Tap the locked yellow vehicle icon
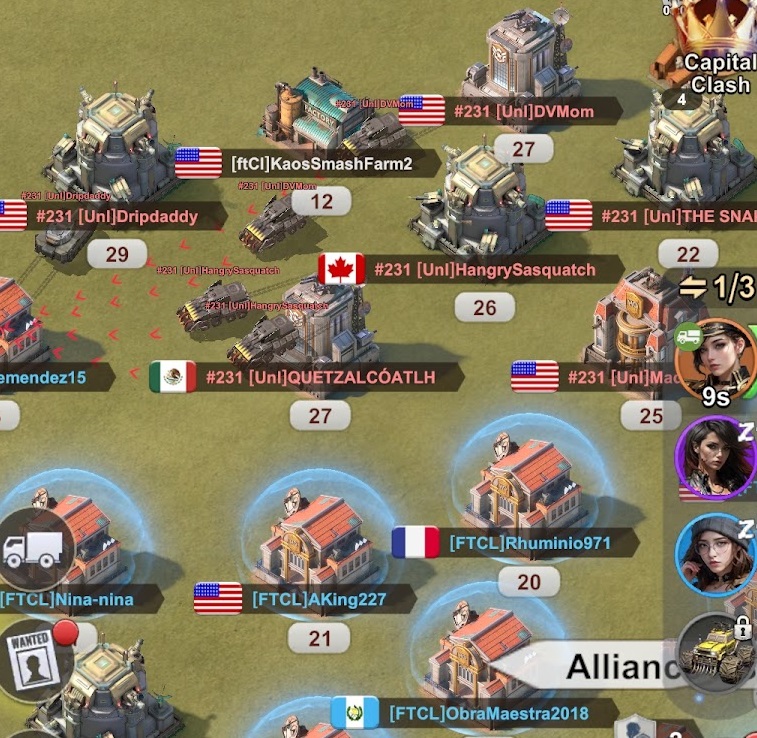757x738 pixels. [x=718, y=651]
